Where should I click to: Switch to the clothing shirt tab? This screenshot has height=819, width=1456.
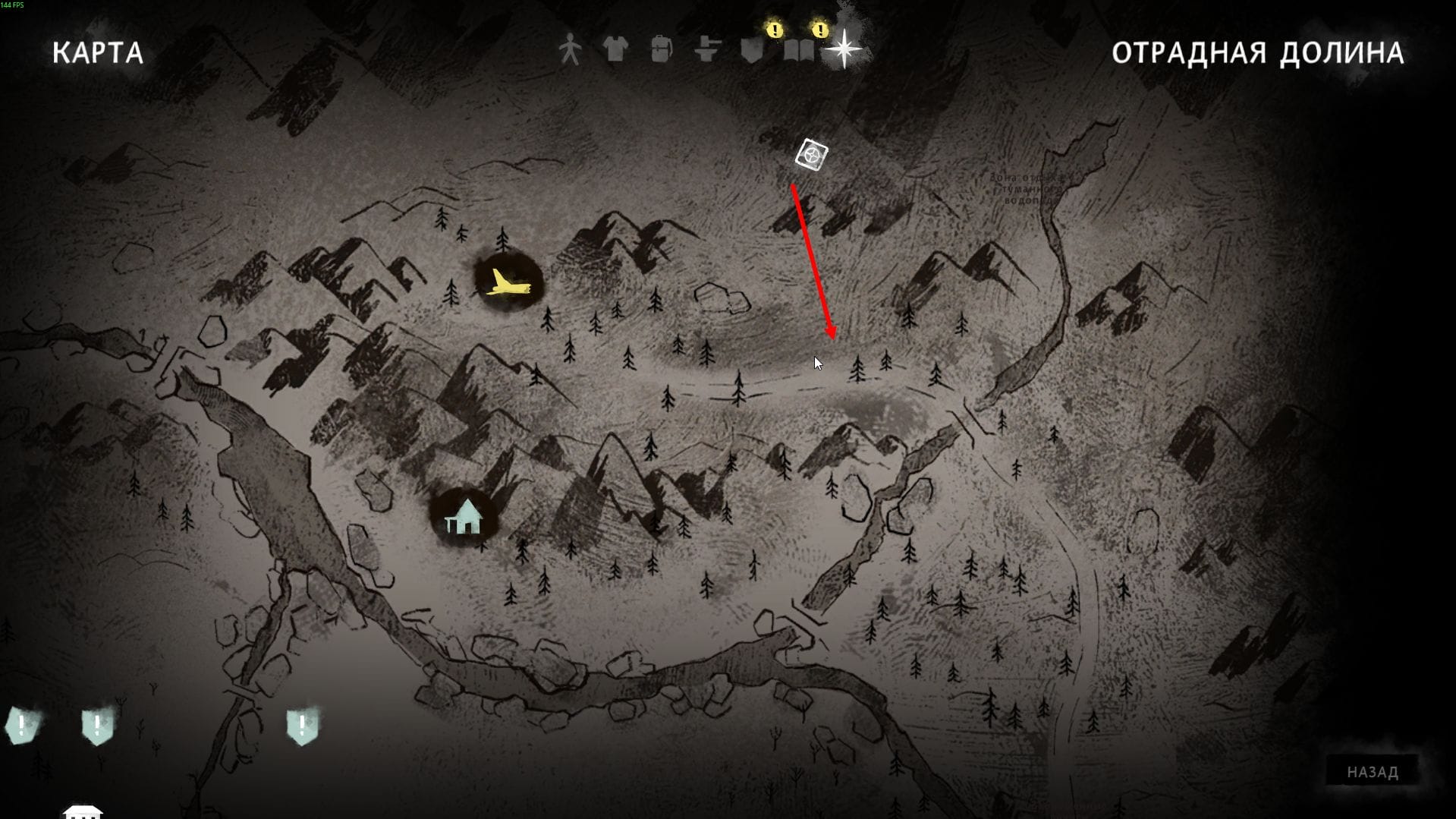coord(615,50)
